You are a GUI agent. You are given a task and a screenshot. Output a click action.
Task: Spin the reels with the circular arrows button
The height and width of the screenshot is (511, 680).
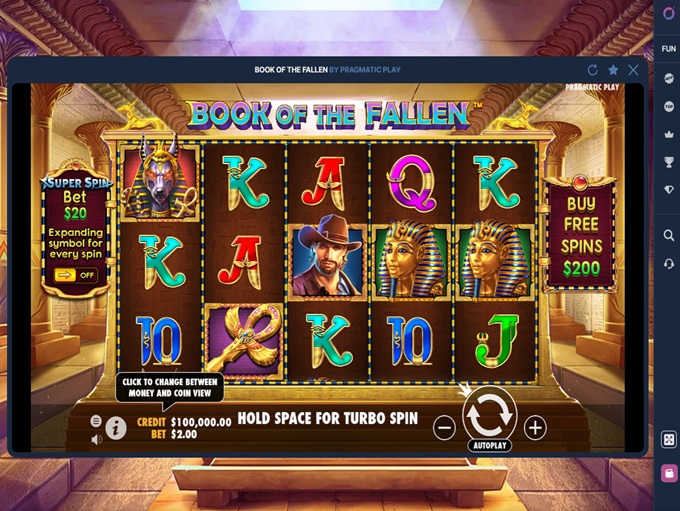click(489, 413)
